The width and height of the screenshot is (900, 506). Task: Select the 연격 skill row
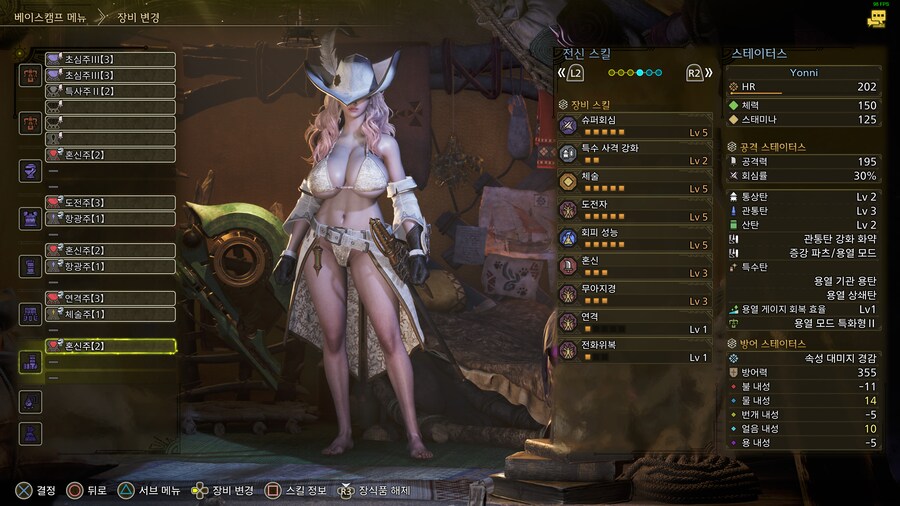[635, 321]
